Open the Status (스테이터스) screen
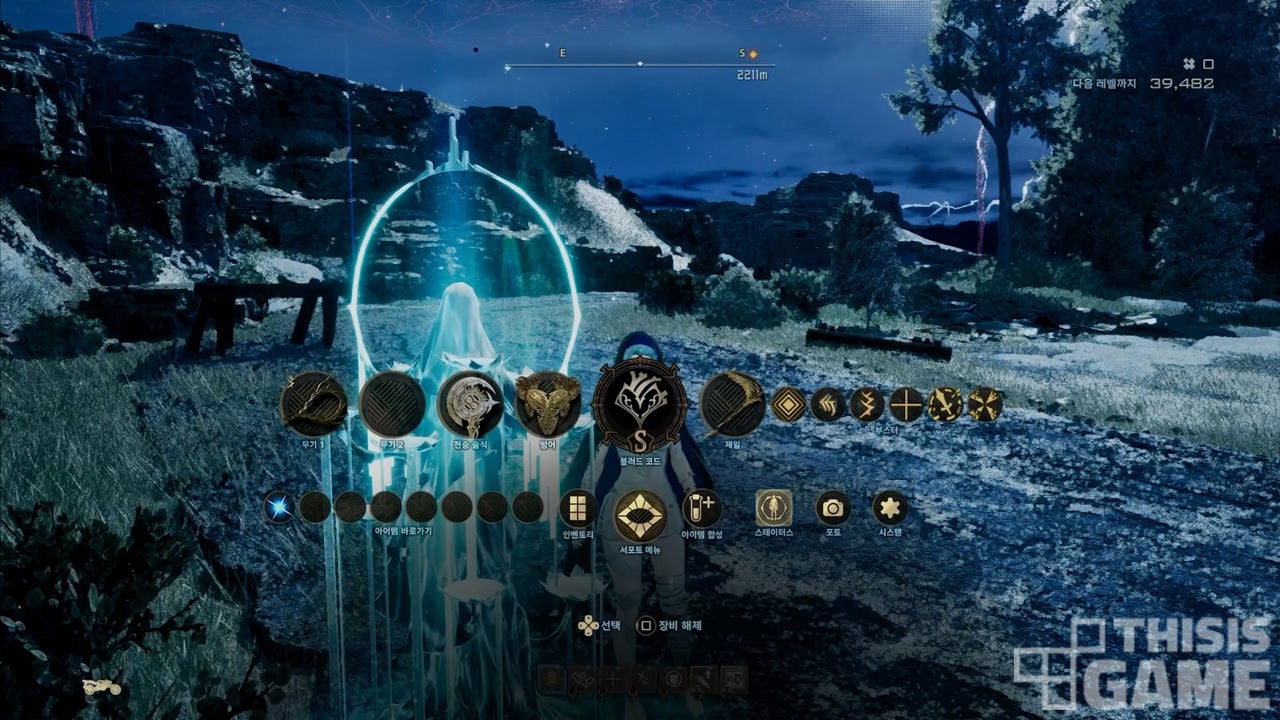 (774, 508)
